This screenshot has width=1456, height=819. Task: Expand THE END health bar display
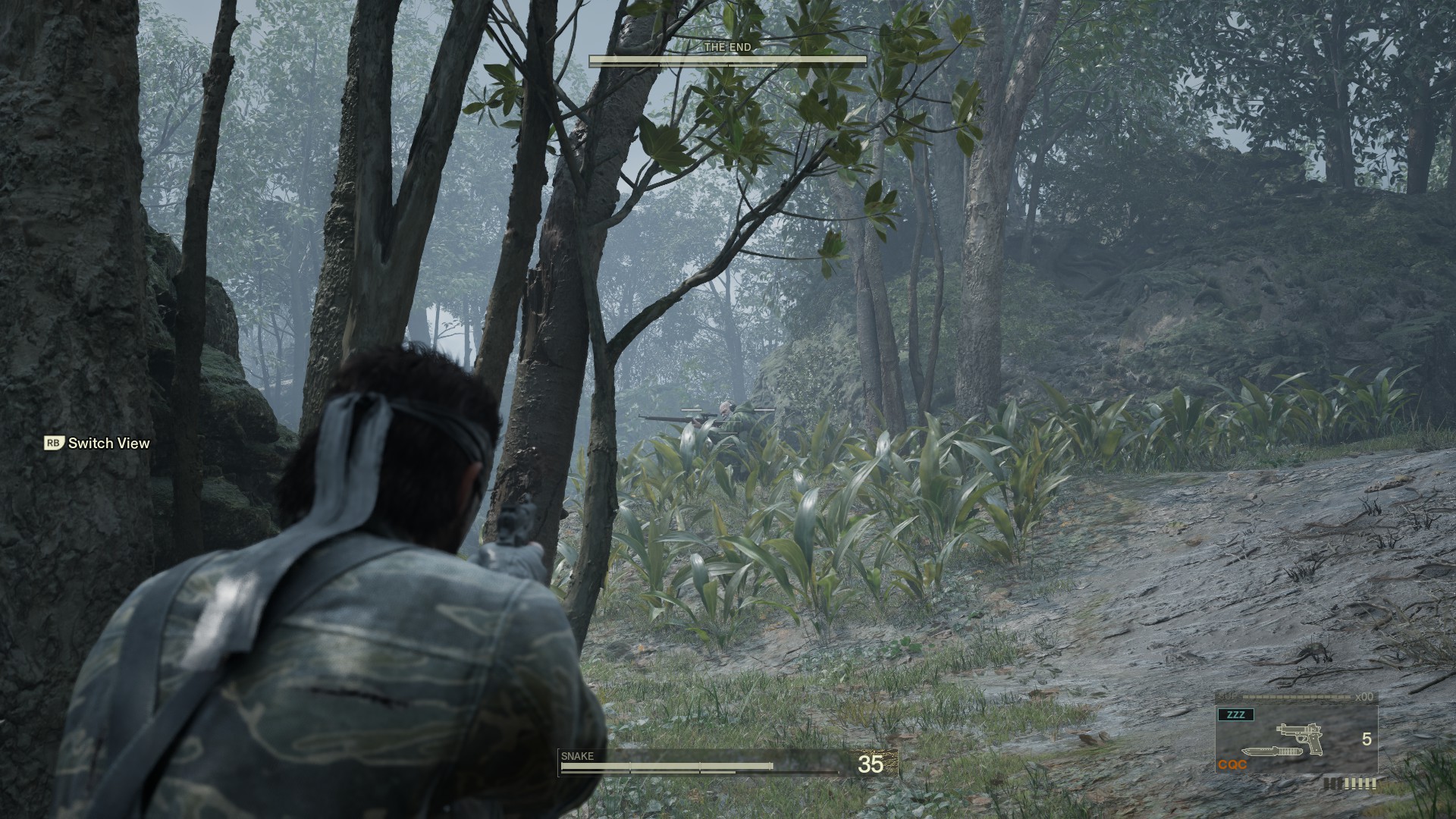tap(730, 59)
